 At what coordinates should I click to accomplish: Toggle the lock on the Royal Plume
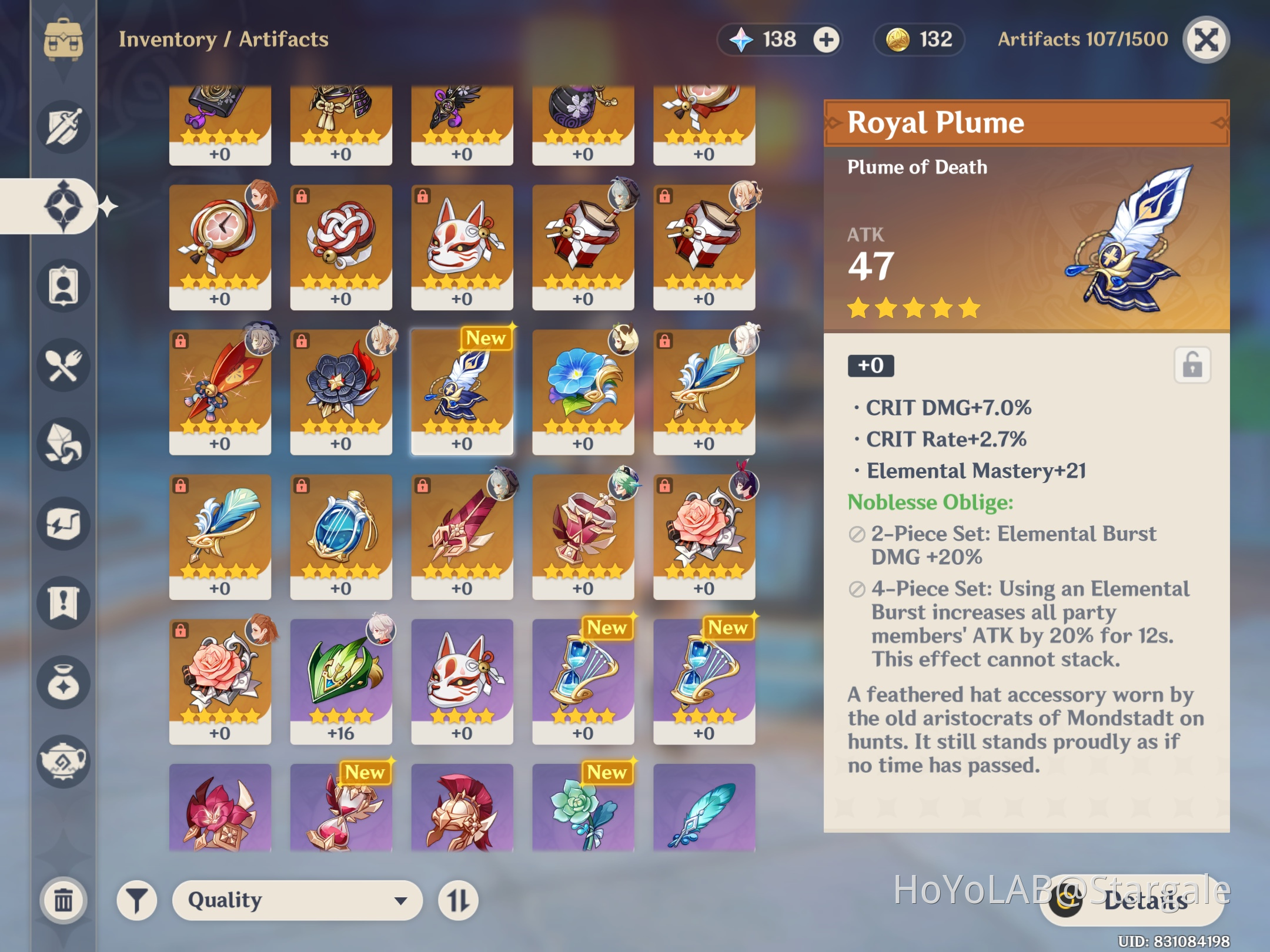(1192, 366)
